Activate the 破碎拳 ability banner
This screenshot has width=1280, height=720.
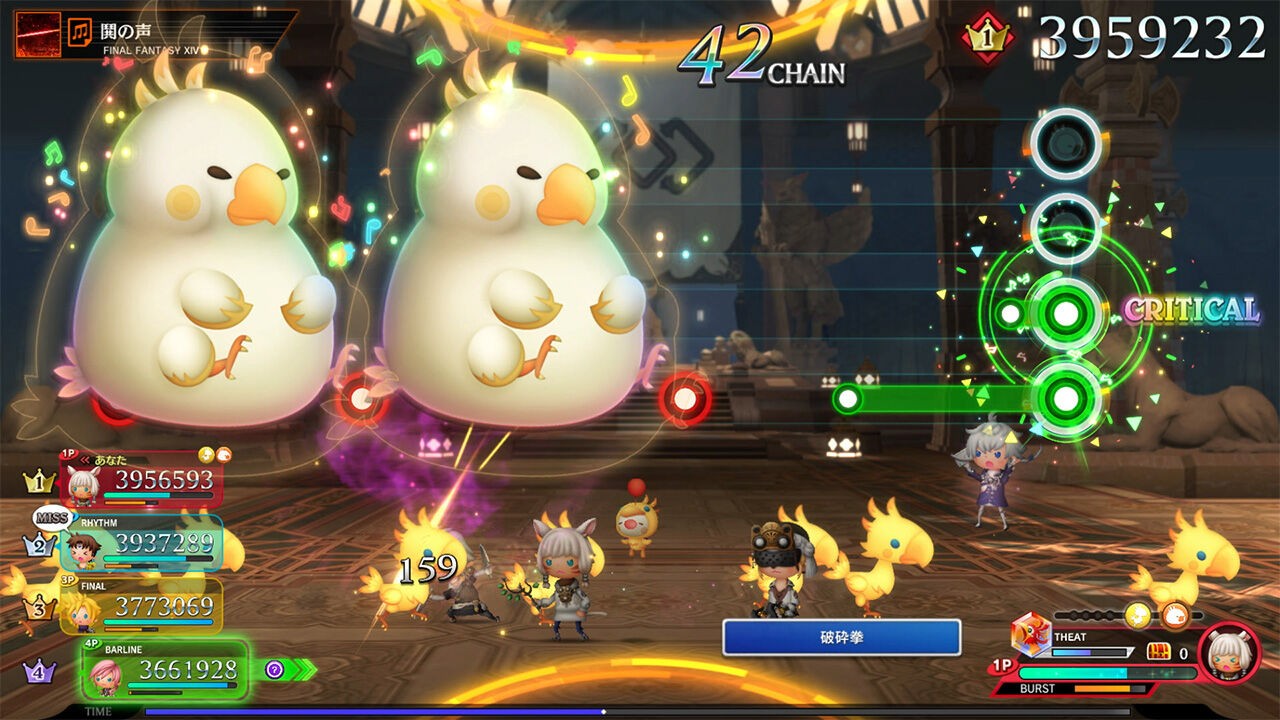pyautogui.click(x=841, y=637)
